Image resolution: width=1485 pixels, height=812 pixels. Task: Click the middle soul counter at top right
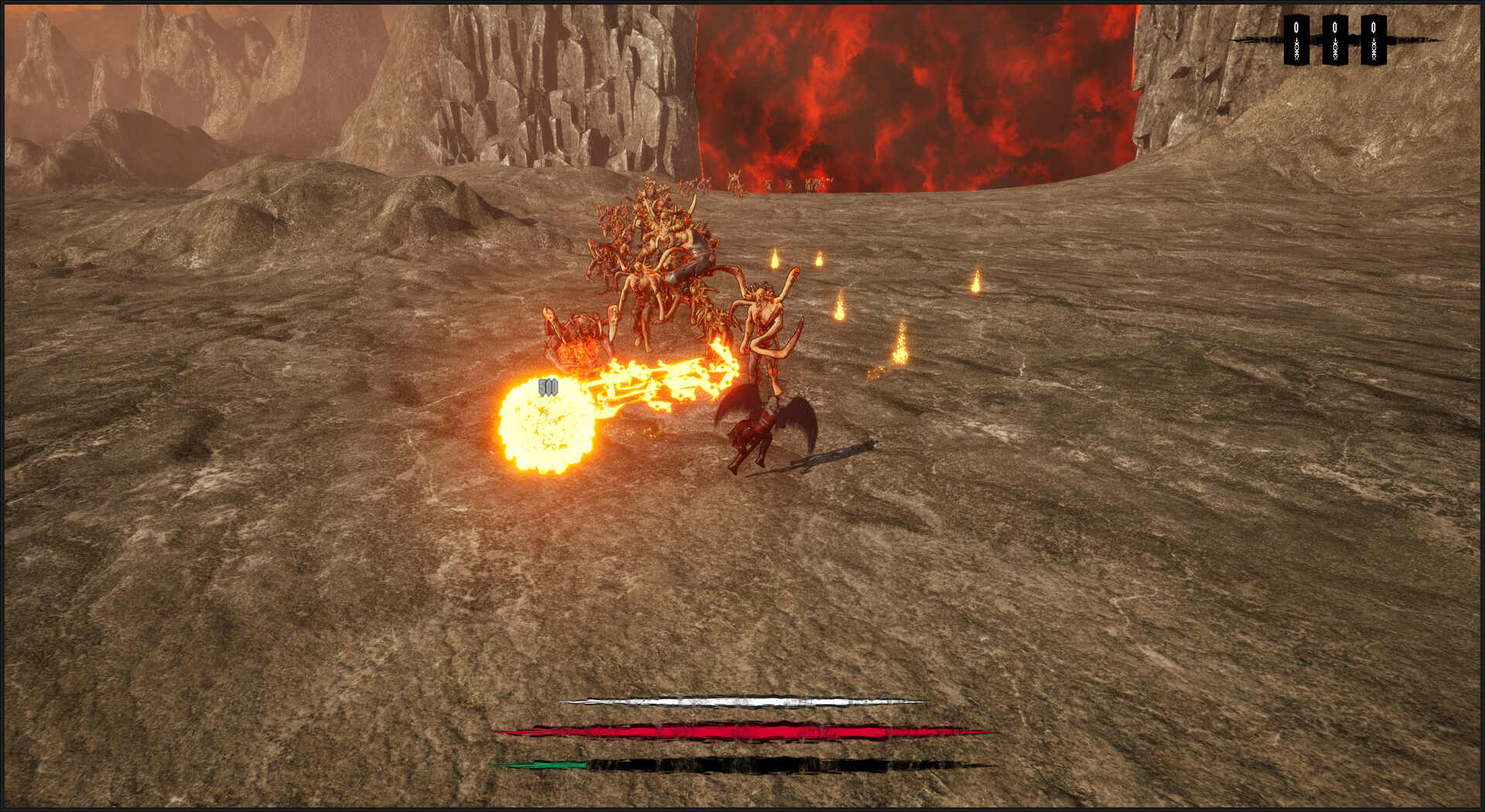click(1334, 27)
